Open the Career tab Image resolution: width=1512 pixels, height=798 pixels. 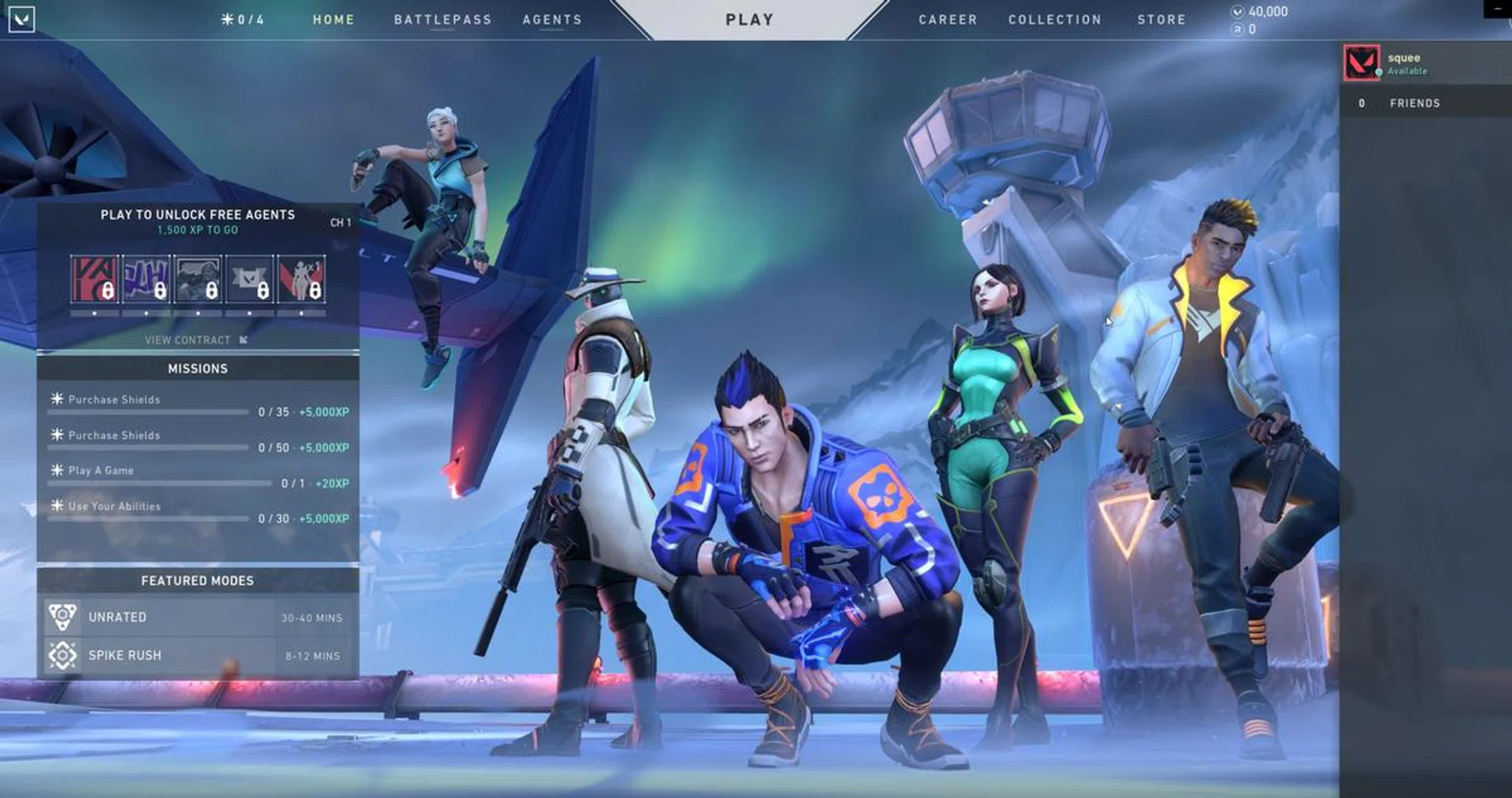947,20
